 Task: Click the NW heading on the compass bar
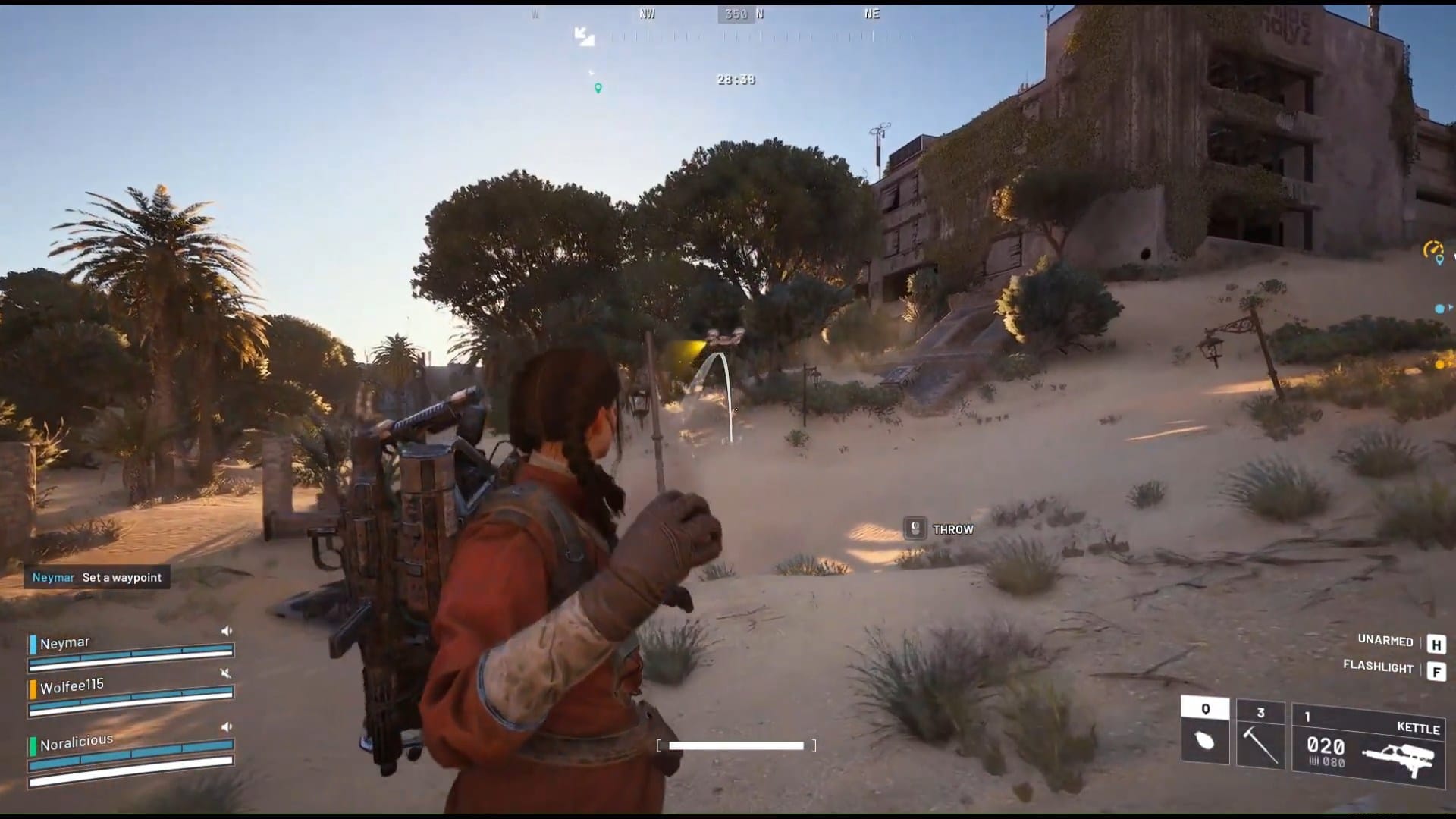(x=646, y=13)
